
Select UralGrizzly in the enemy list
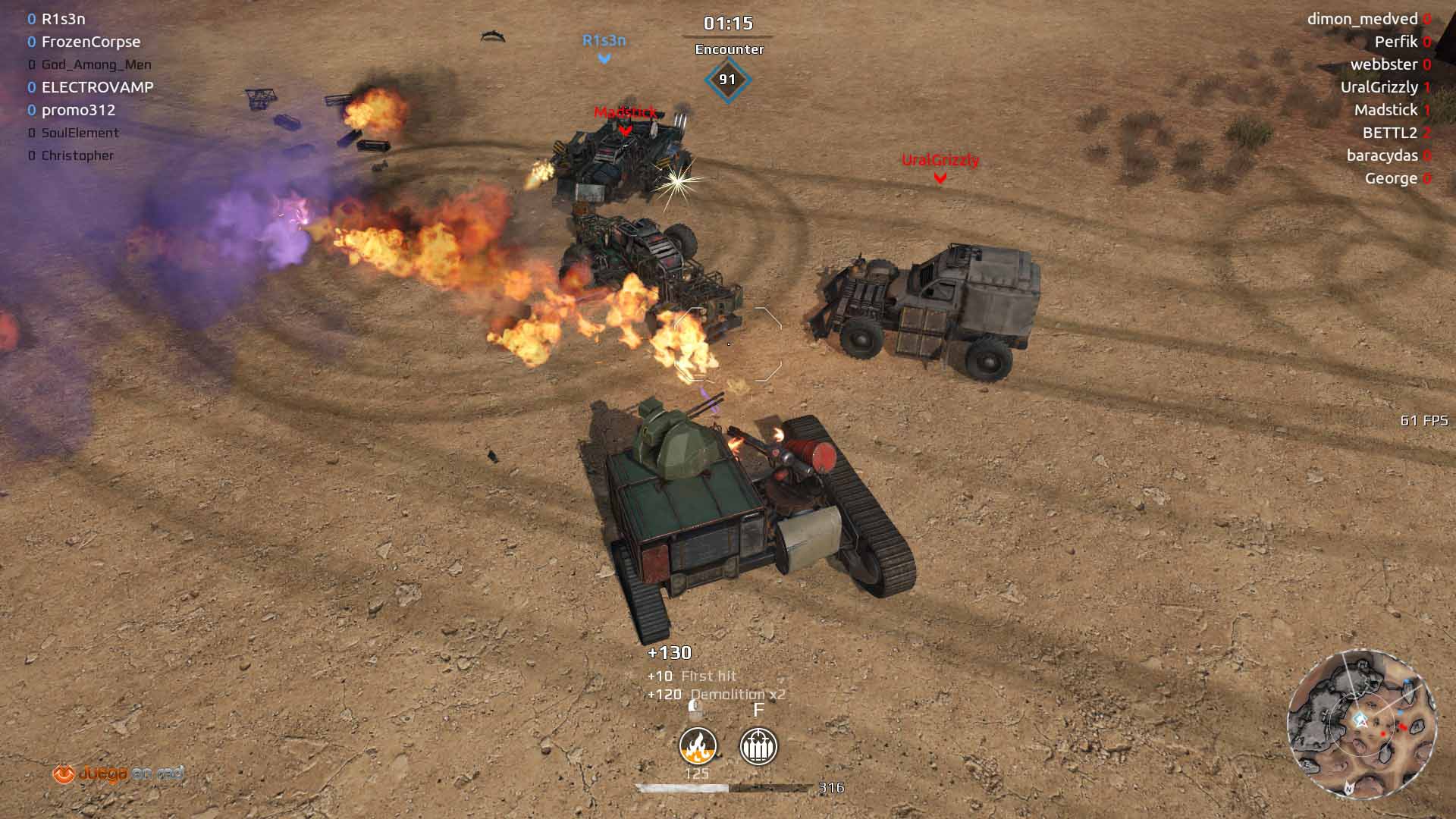coord(1379,87)
